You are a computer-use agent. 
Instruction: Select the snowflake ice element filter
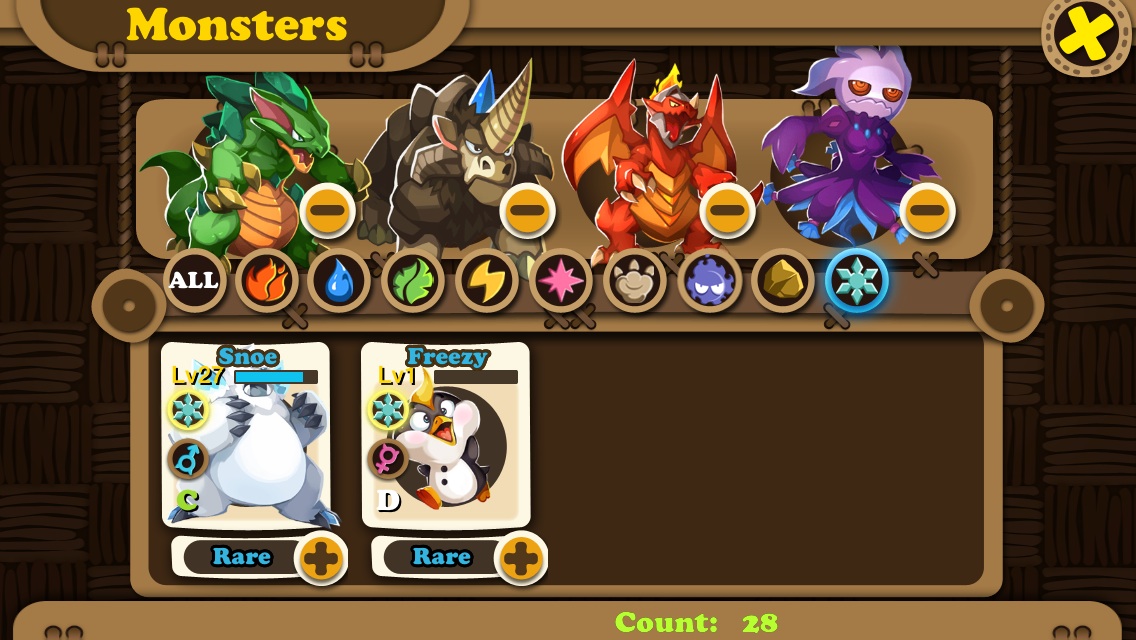pyautogui.click(x=857, y=280)
